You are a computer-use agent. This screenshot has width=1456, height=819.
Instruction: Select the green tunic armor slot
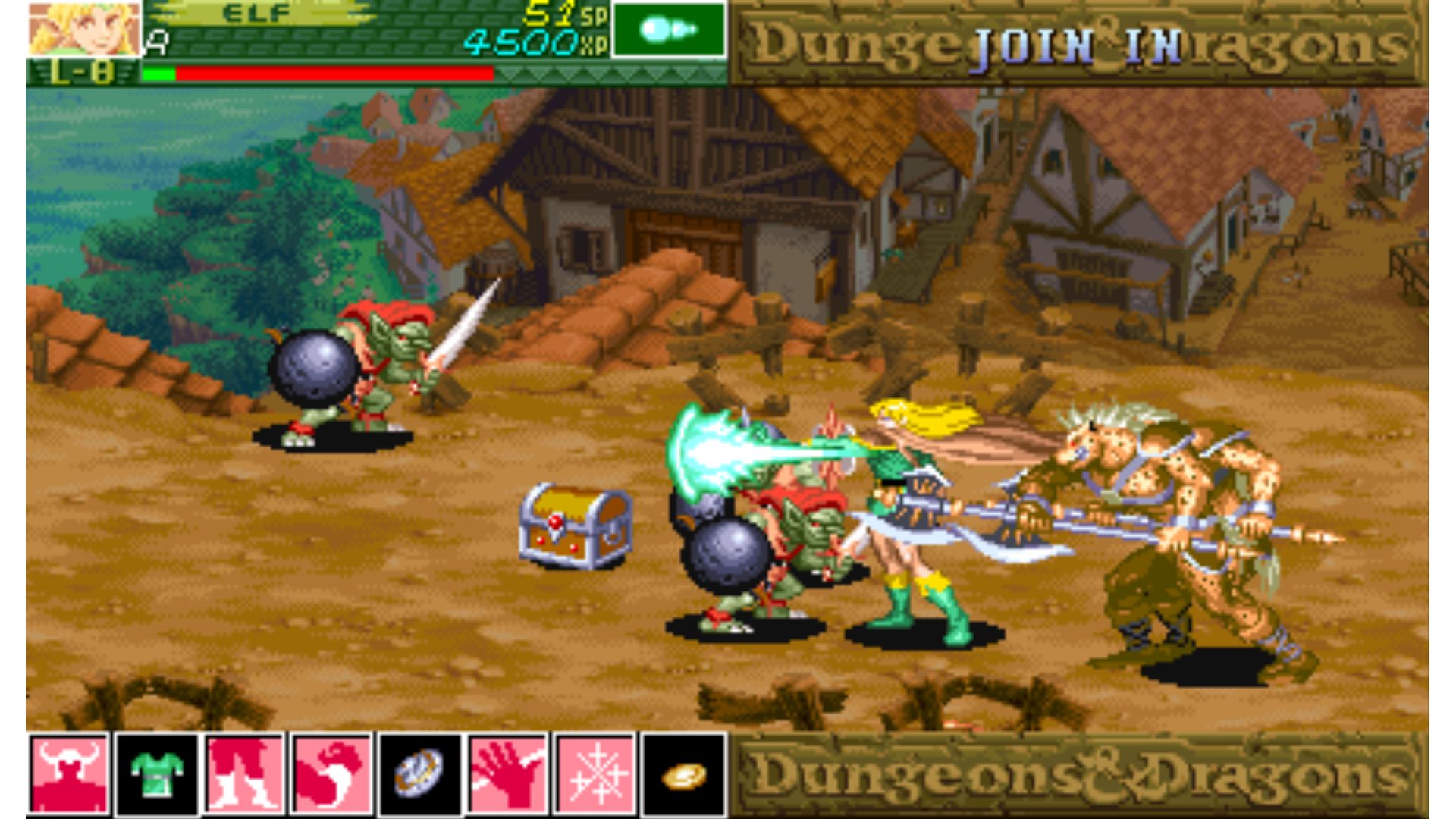pos(157,774)
